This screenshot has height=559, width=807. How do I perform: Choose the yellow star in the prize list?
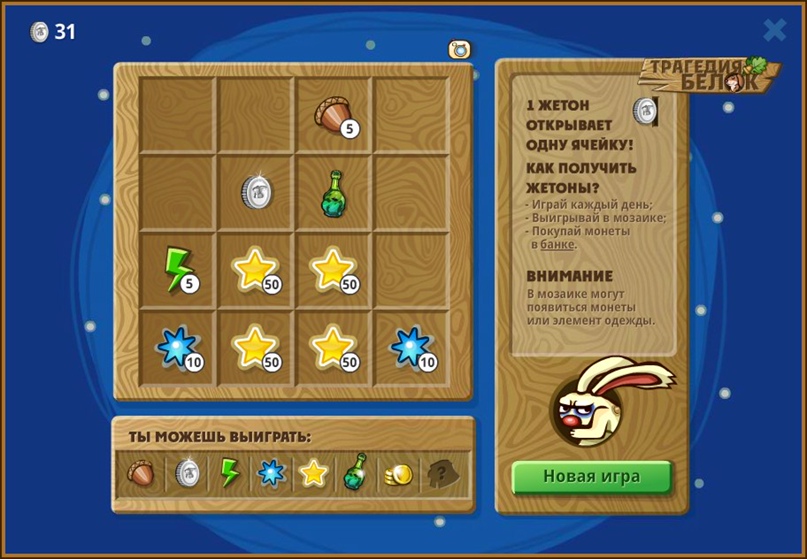pyautogui.click(x=314, y=472)
